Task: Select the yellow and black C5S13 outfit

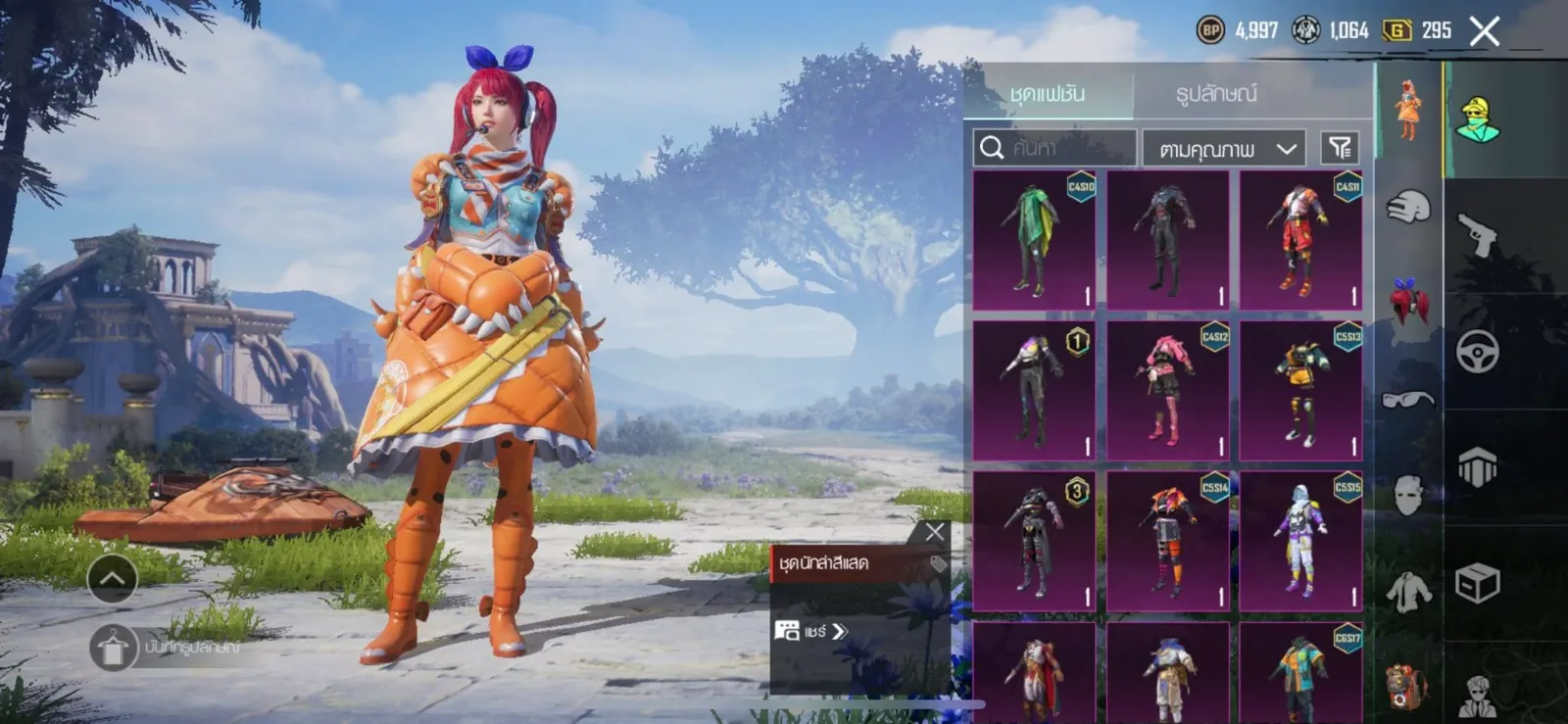Action: click(x=1300, y=390)
